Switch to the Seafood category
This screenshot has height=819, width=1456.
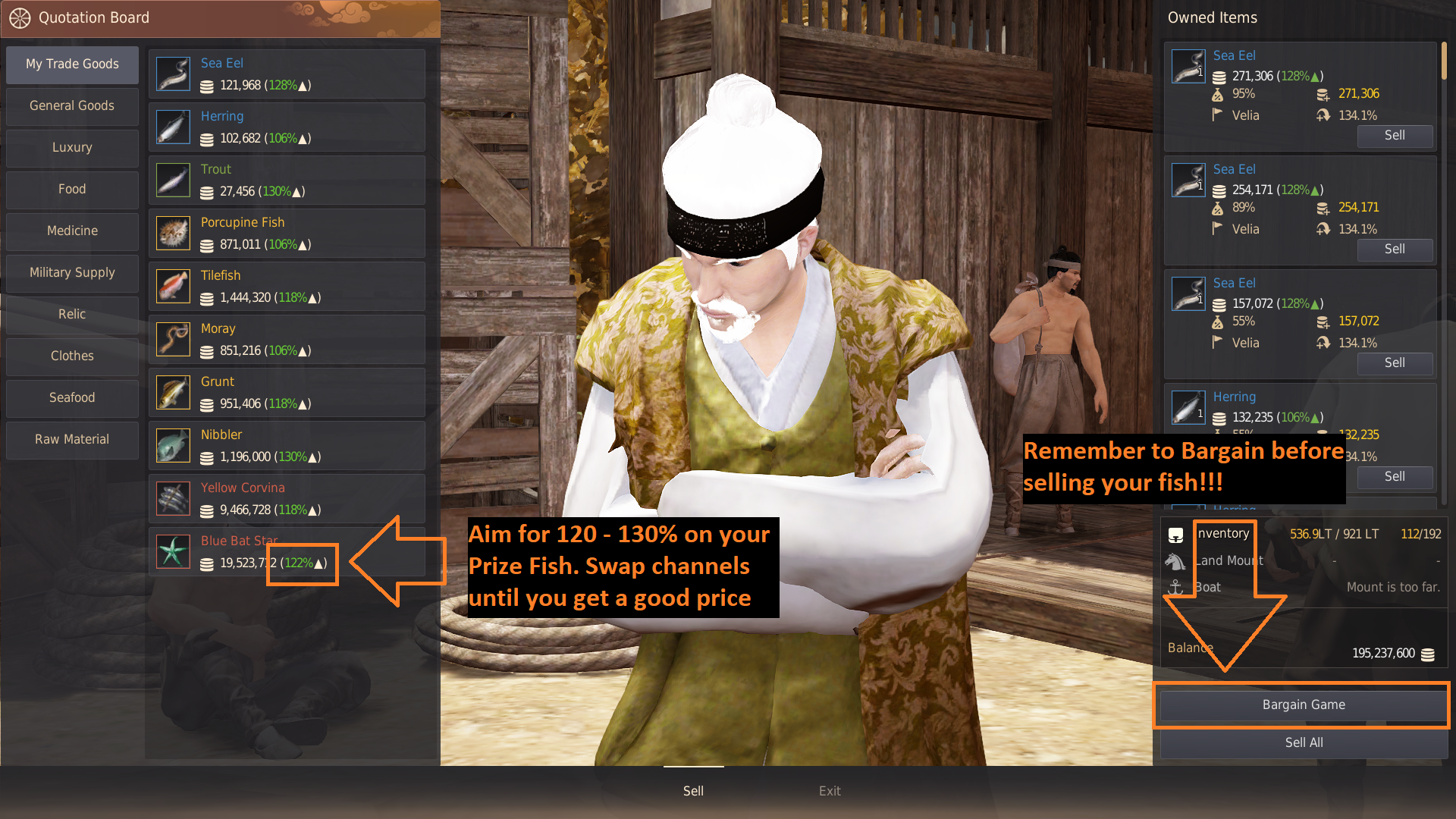72,397
